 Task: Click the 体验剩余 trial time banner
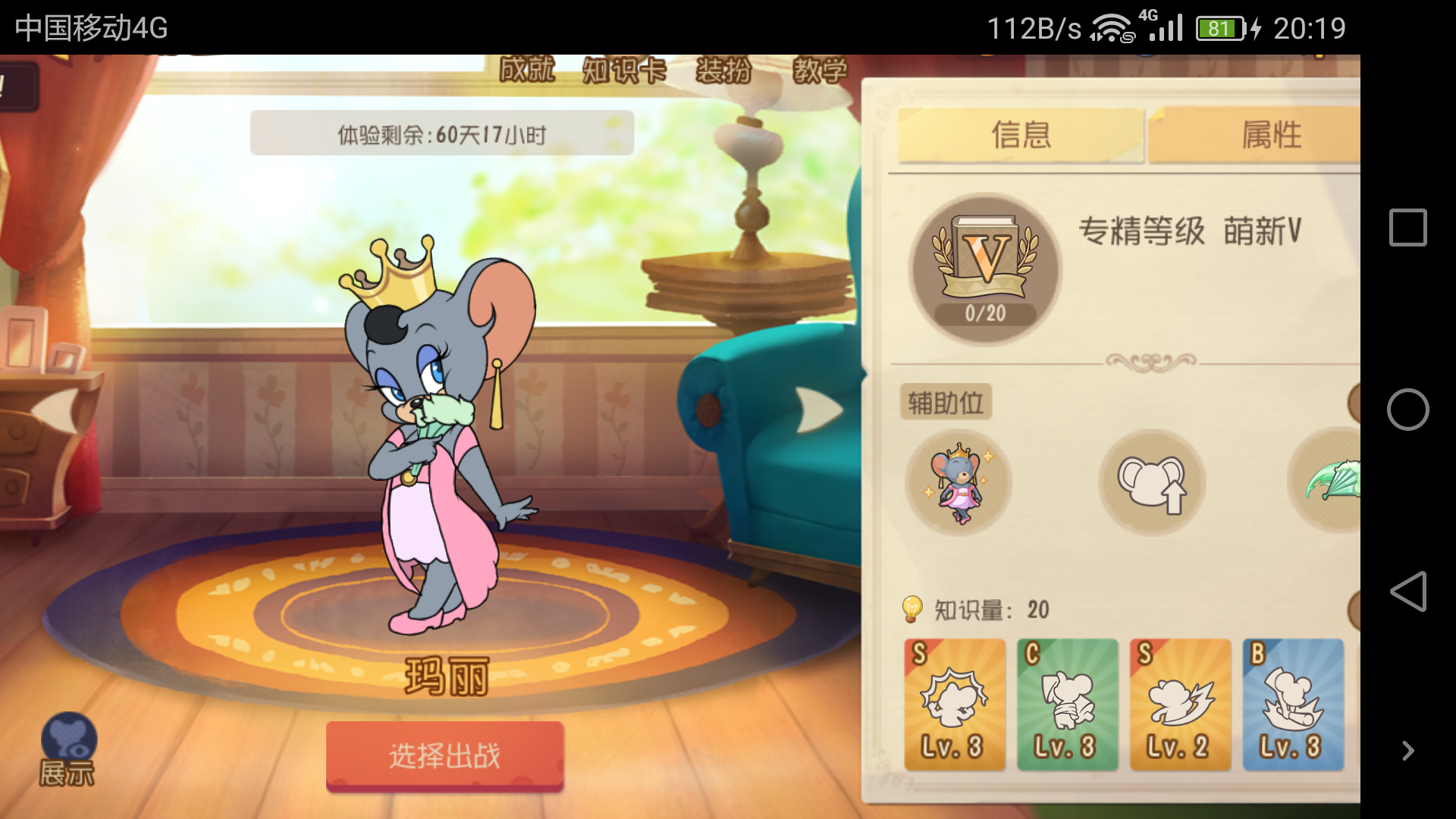(x=443, y=133)
